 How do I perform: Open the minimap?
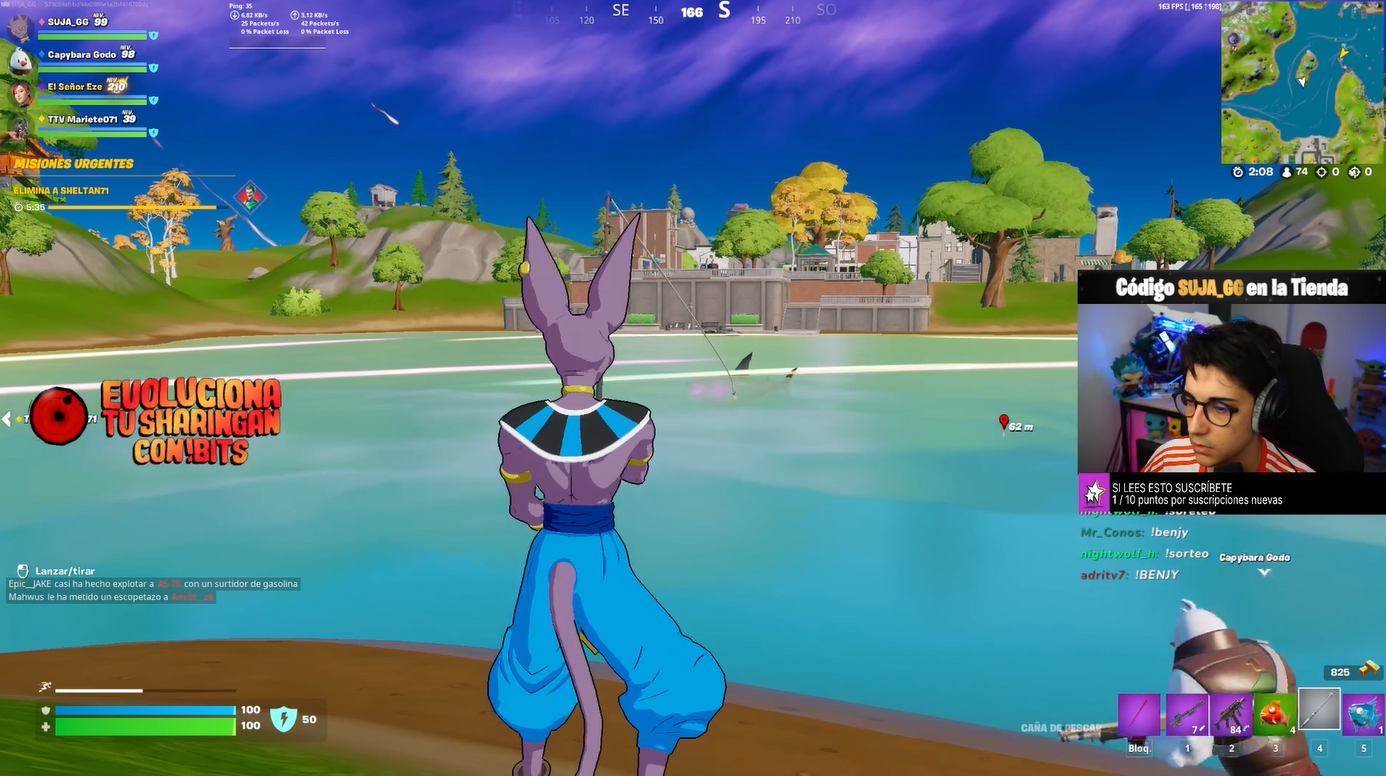click(x=1302, y=82)
